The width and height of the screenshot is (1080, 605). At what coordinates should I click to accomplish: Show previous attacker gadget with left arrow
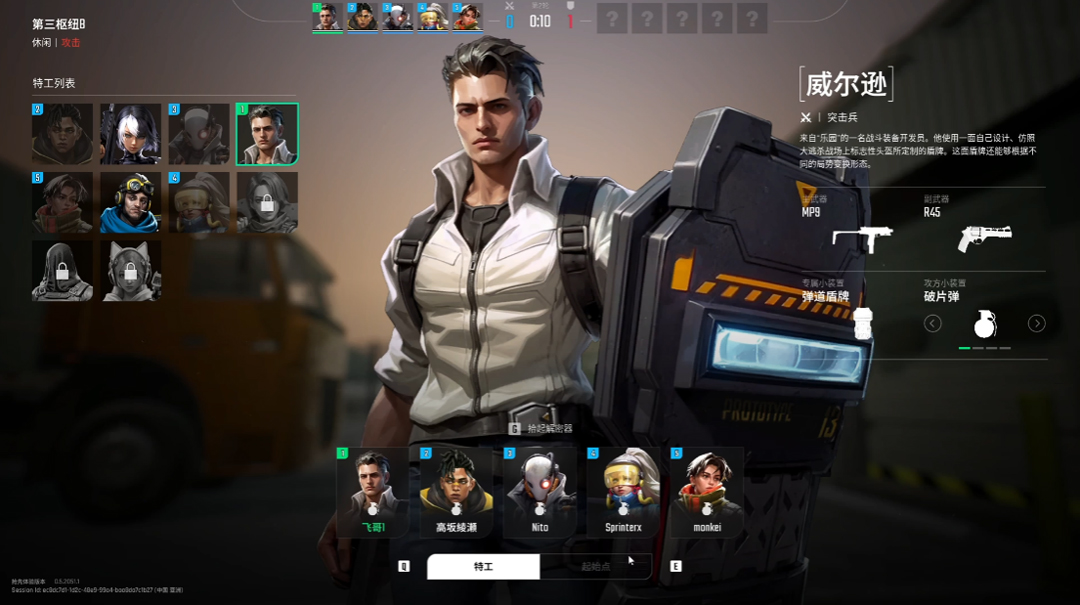pyautogui.click(x=932, y=323)
